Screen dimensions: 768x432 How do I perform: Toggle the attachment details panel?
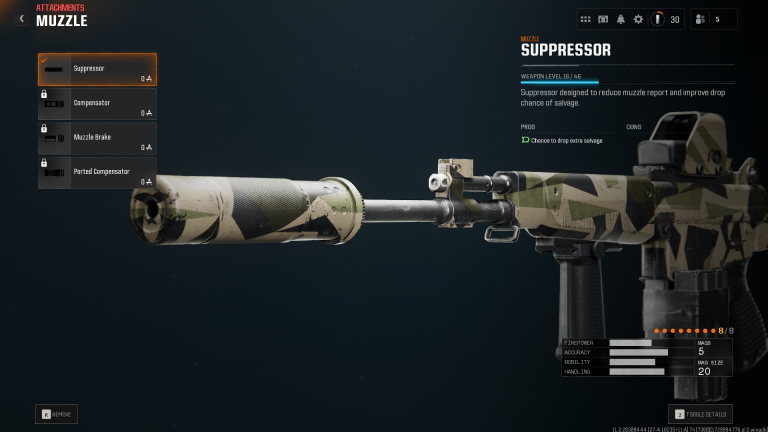(x=700, y=413)
